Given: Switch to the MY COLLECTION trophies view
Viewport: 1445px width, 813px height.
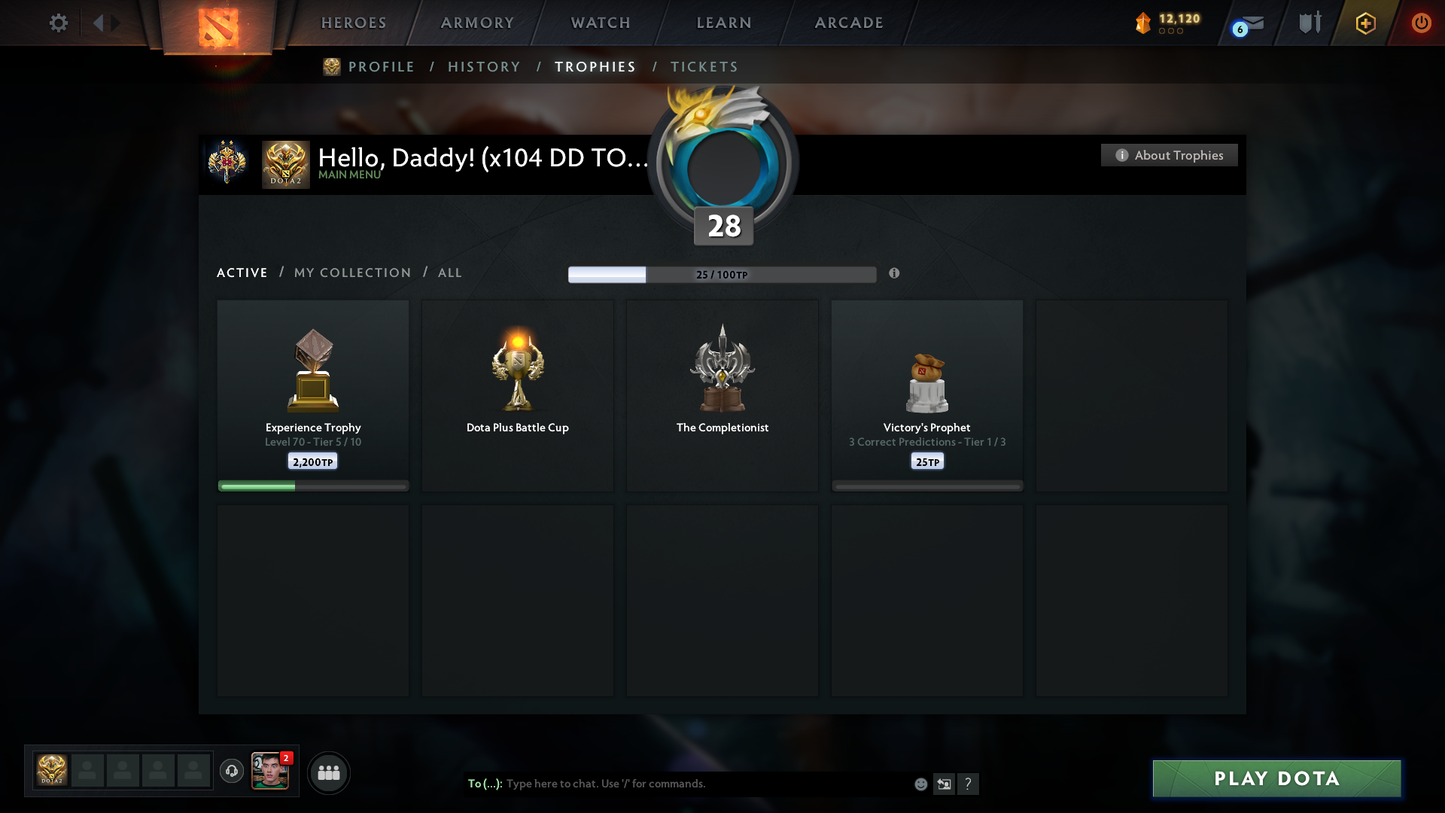Looking at the screenshot, I should tap(352, 272).
